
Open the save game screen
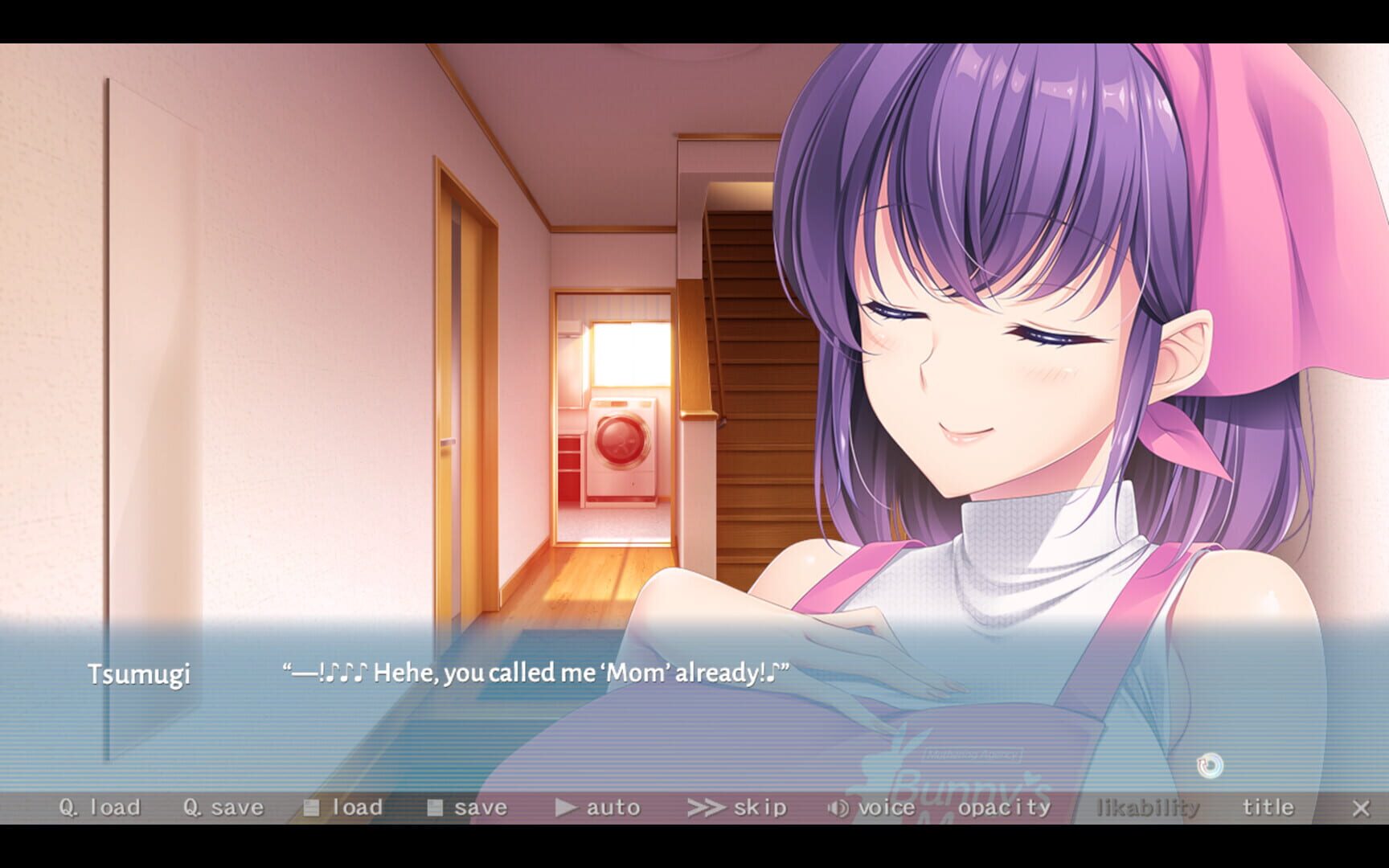480,807
